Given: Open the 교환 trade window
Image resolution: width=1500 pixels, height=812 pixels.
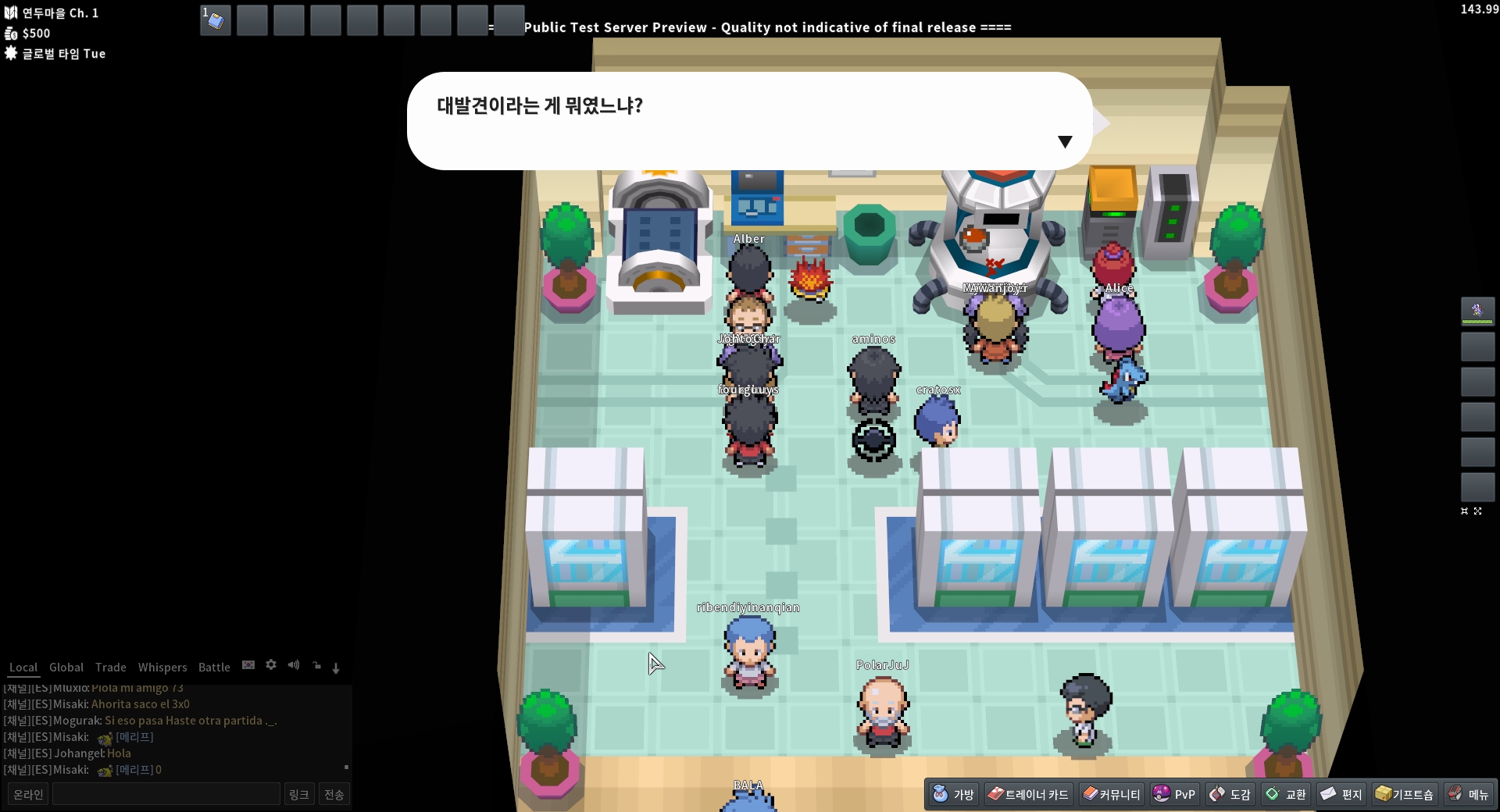Looking at the screenshot, I should pos(1286,794).
